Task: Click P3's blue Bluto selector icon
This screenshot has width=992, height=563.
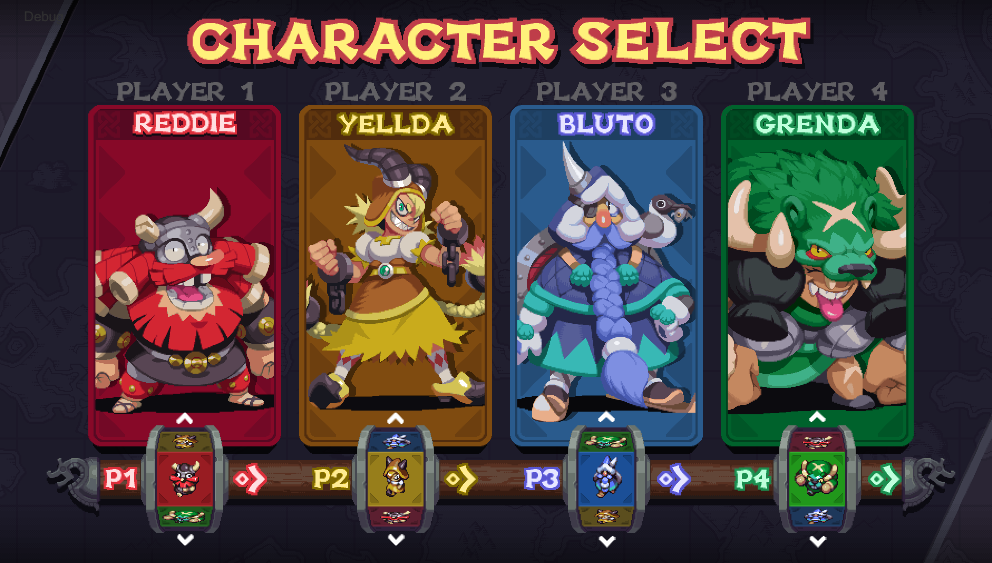Action: tap(607, 478)
